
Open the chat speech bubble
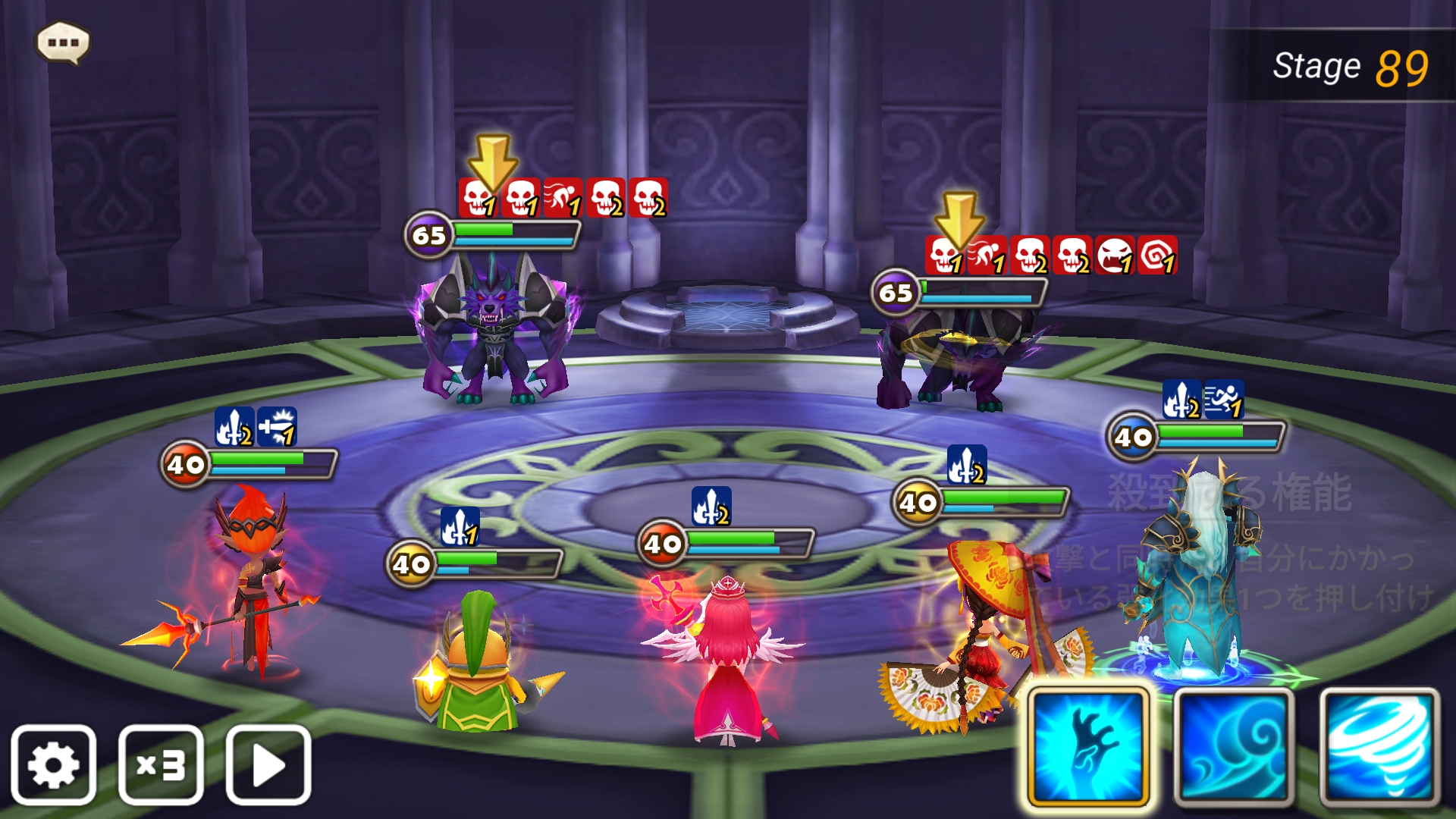tap(63, 42)
